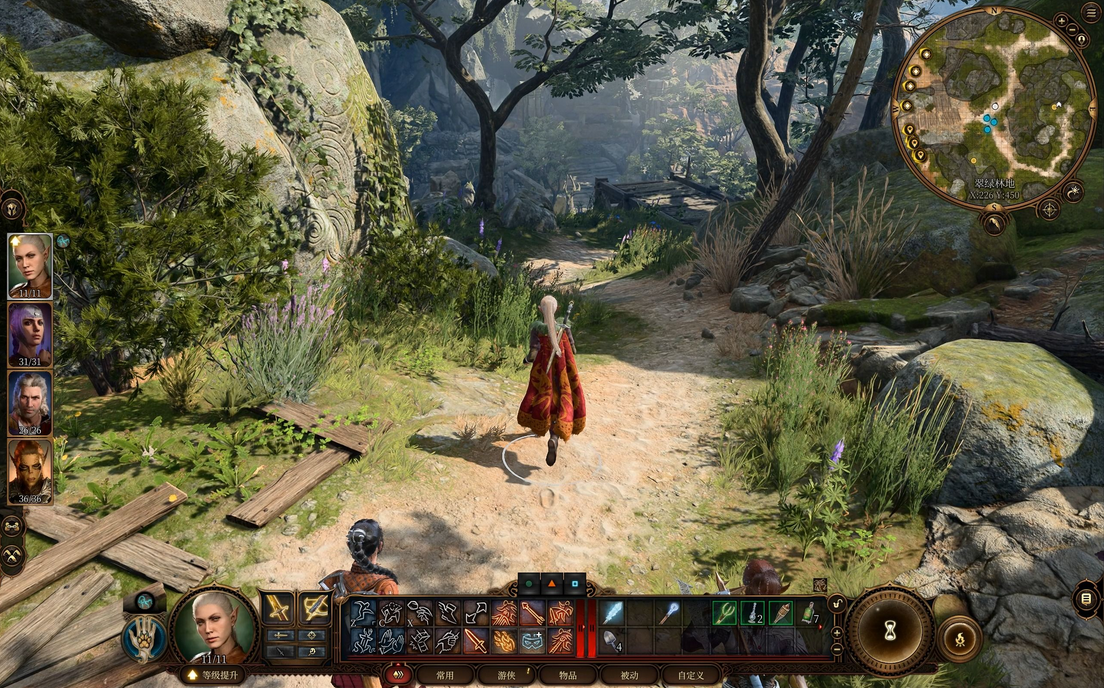
Task: Switch to the 被动 passives tab
Action: (629, 675)
